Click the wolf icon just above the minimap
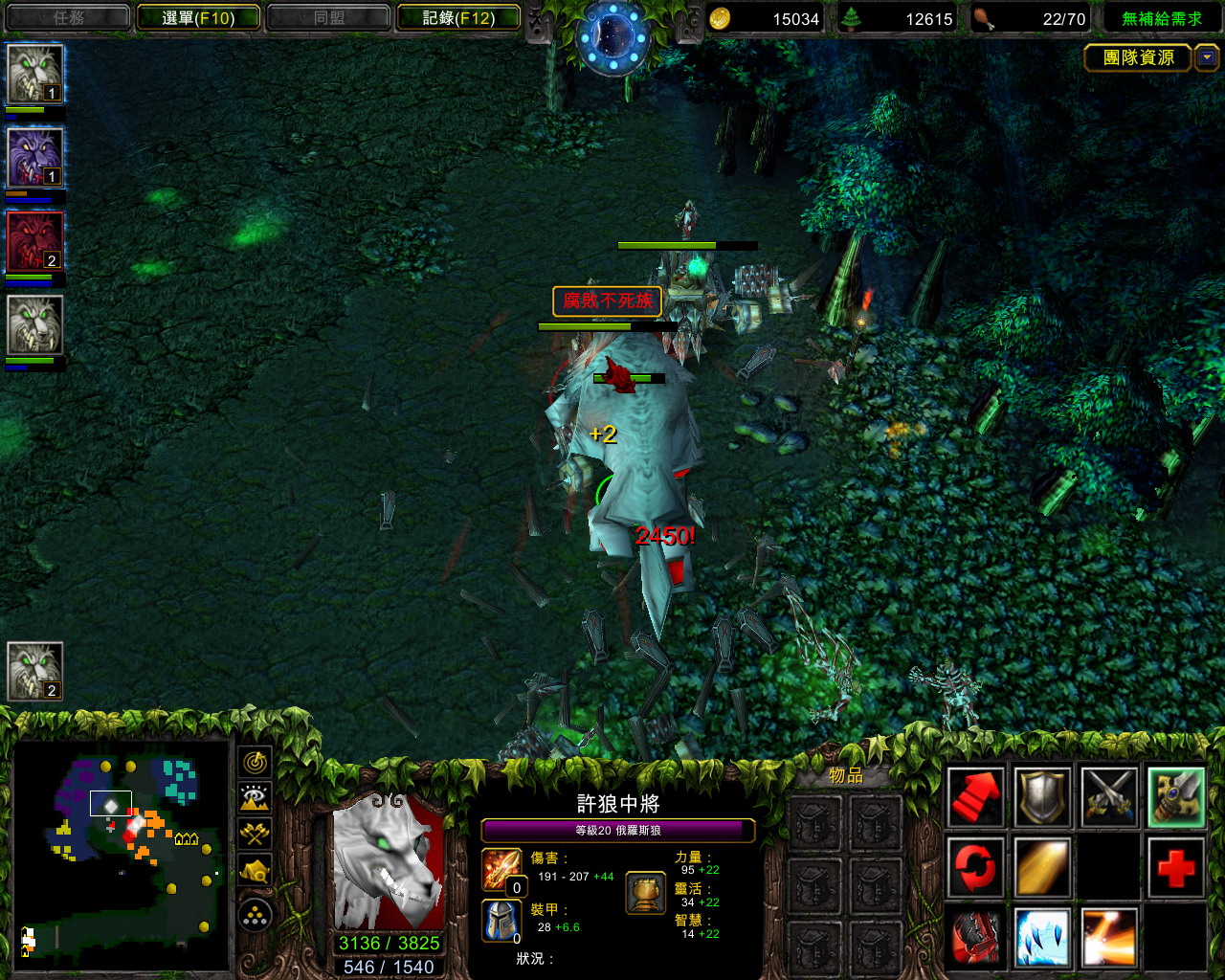The width and height of the screenshot is (1225, 980). [x=35, y=670]
